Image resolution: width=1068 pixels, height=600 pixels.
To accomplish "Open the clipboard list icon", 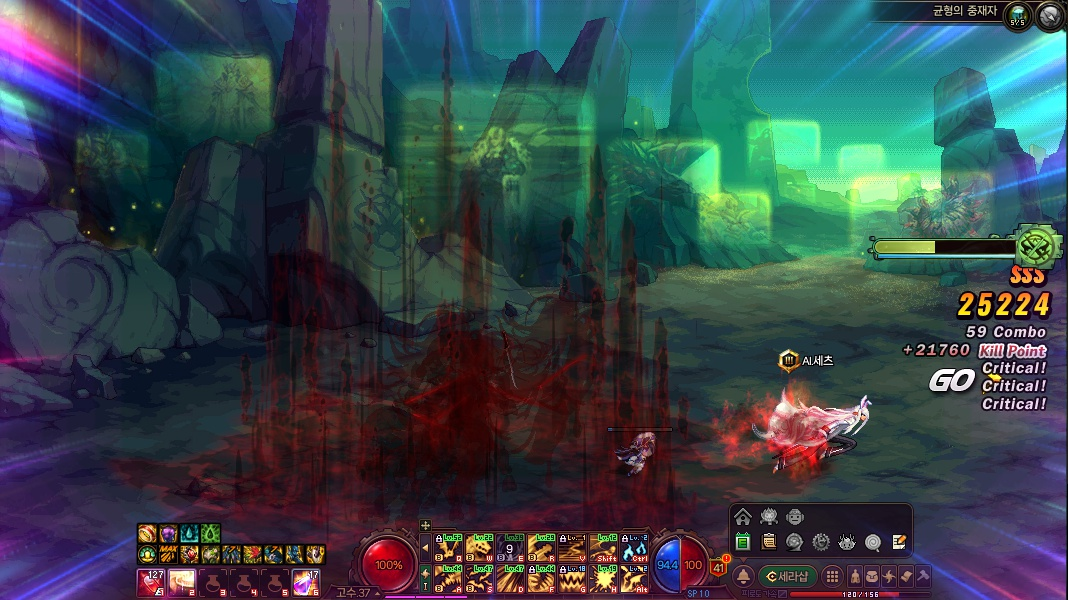I will [x=769, y=542].
